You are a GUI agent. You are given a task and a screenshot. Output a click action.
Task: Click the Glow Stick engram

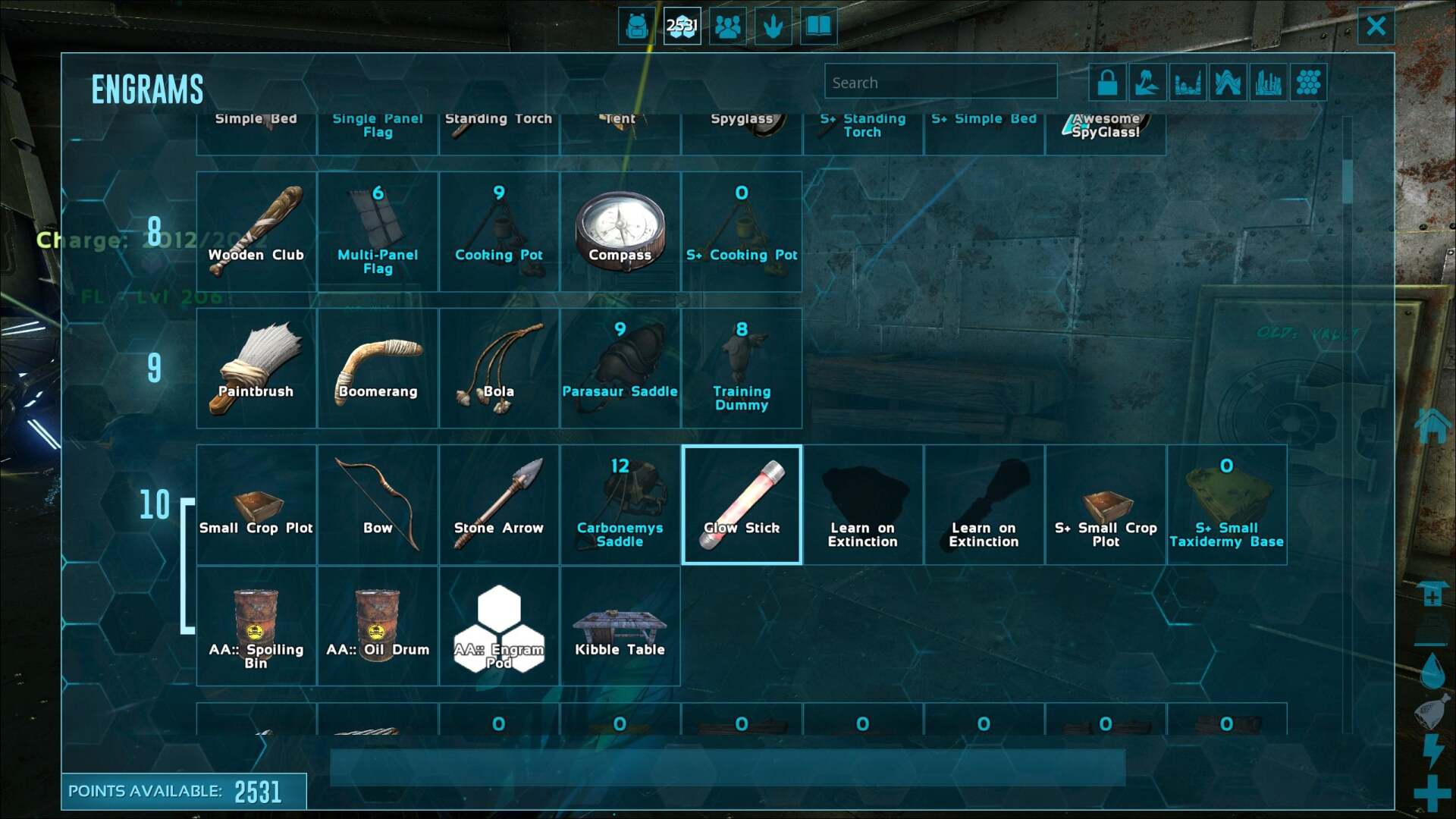[x=742, y=504]
